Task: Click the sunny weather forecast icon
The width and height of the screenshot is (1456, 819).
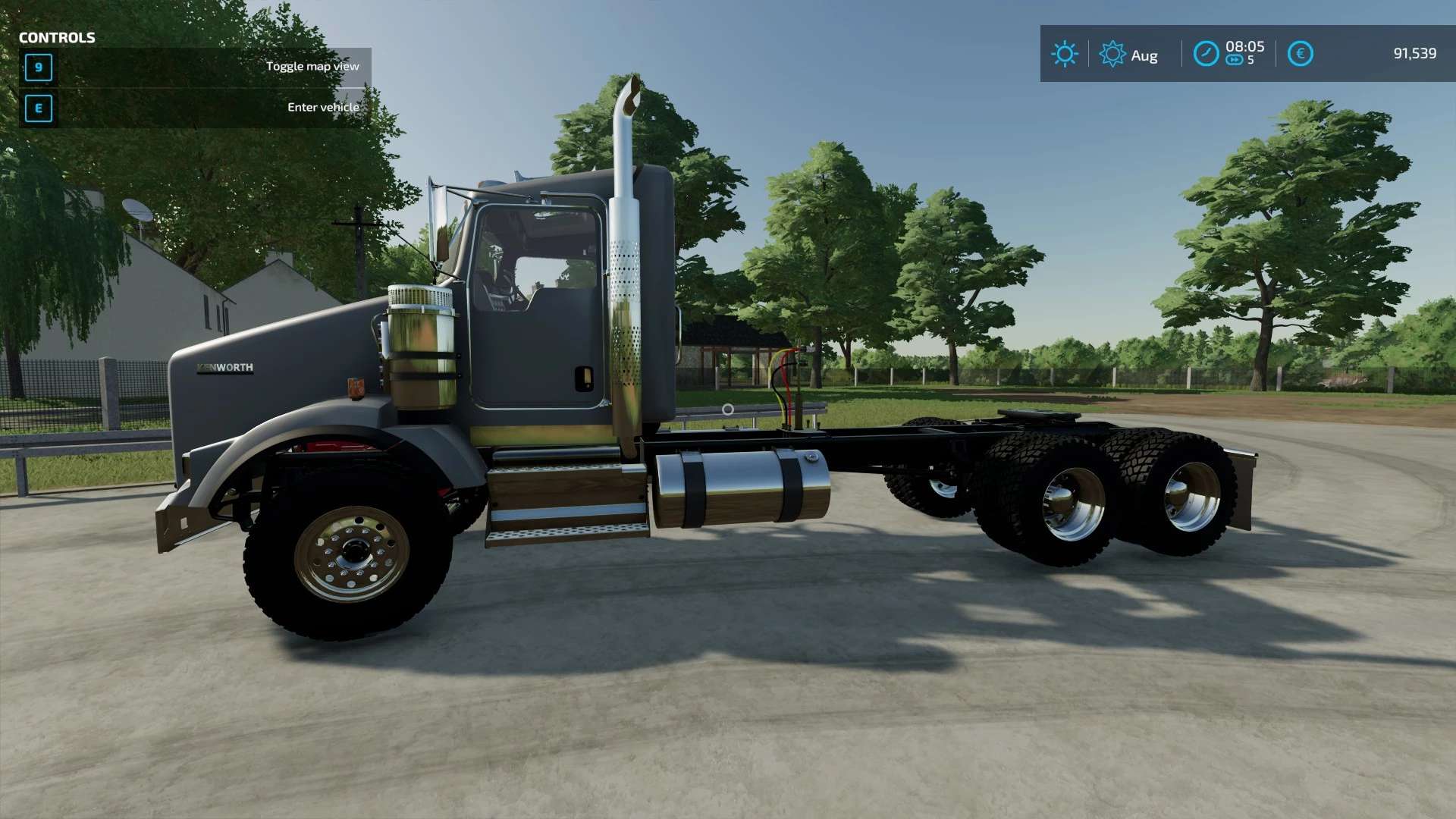Action: pyautogui.click(x=1064, y=54)
